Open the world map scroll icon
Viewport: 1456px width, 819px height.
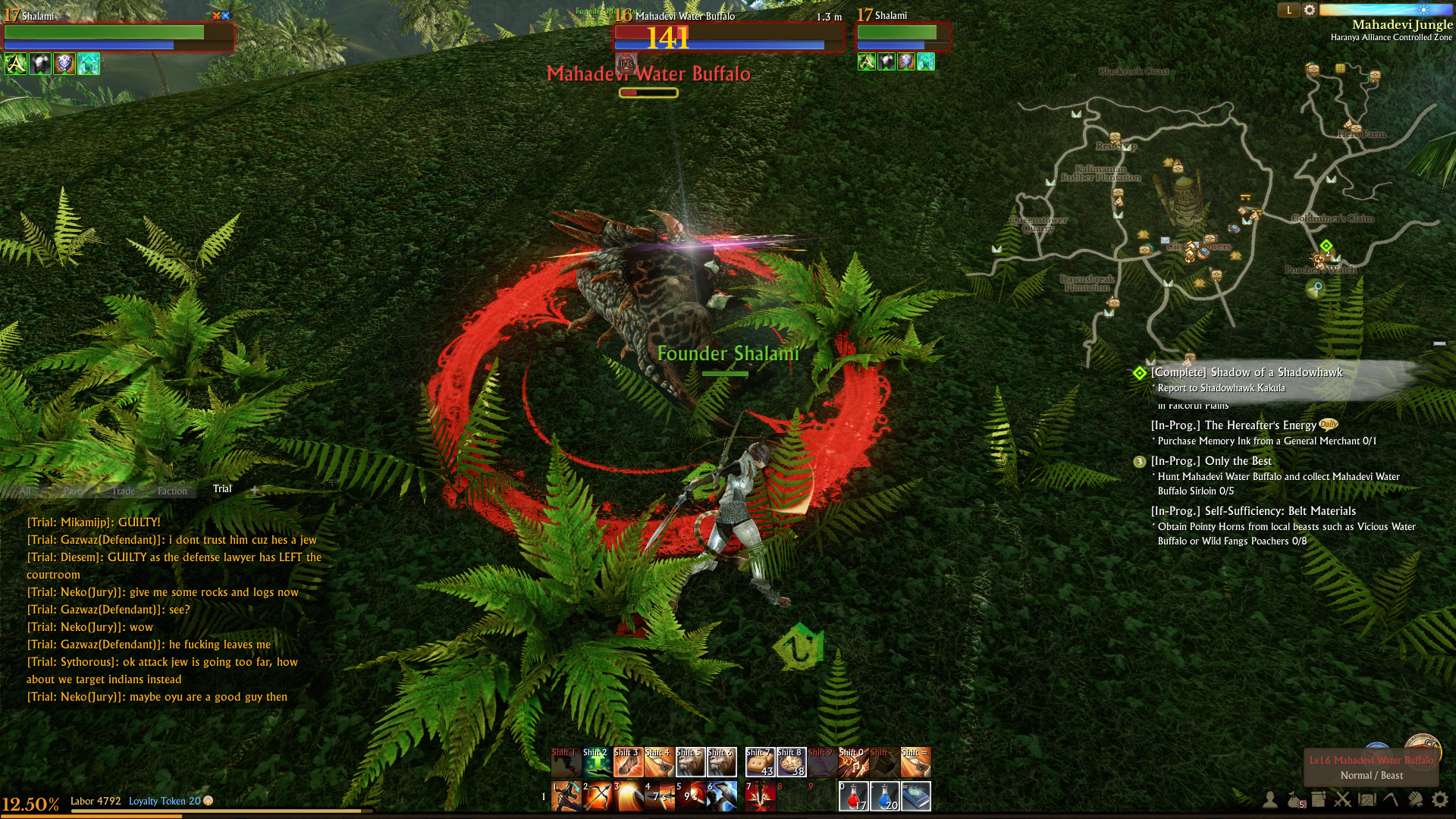point(1367,799)
